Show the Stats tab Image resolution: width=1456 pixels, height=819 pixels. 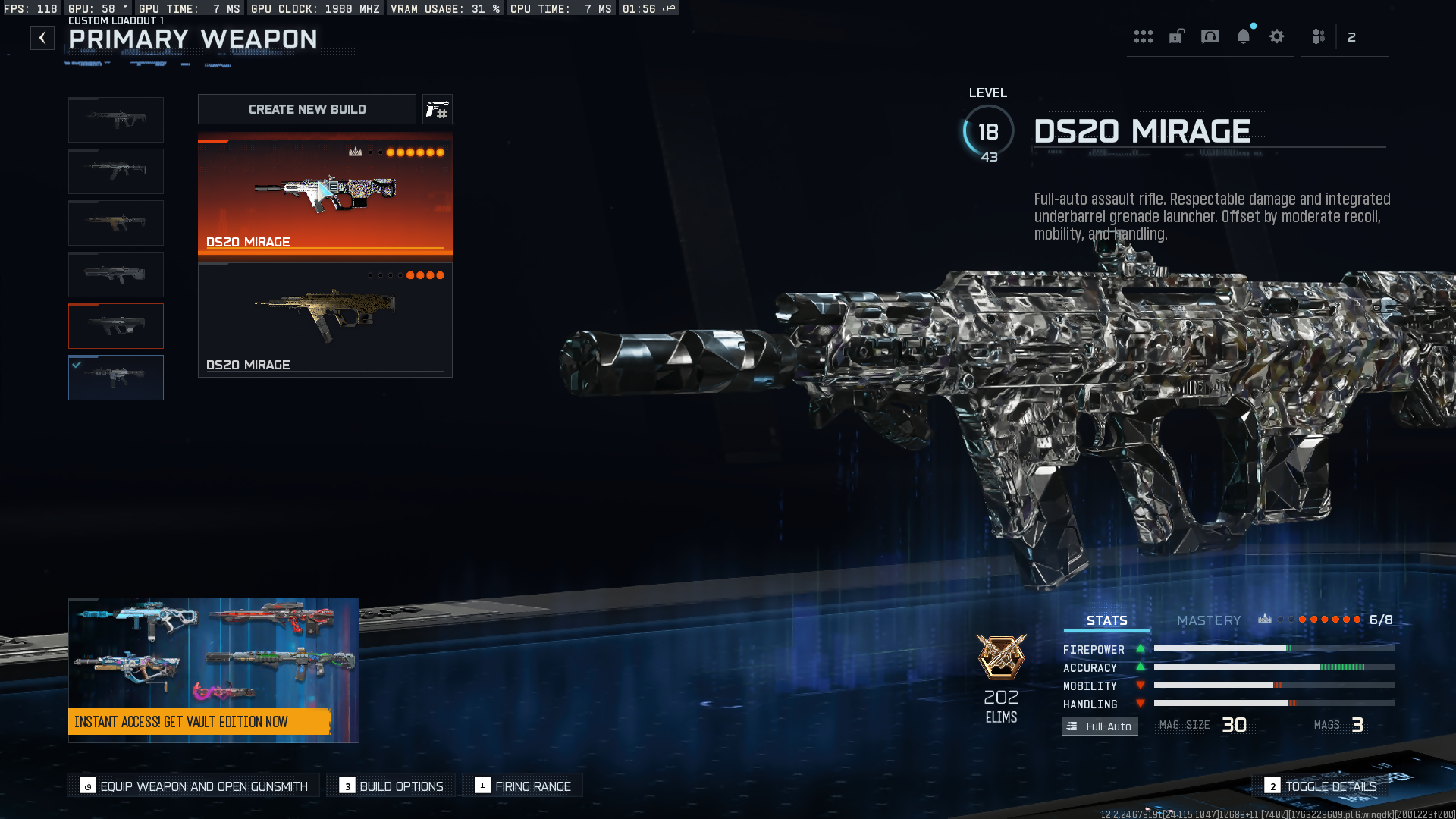click(x=1106, y=620)
